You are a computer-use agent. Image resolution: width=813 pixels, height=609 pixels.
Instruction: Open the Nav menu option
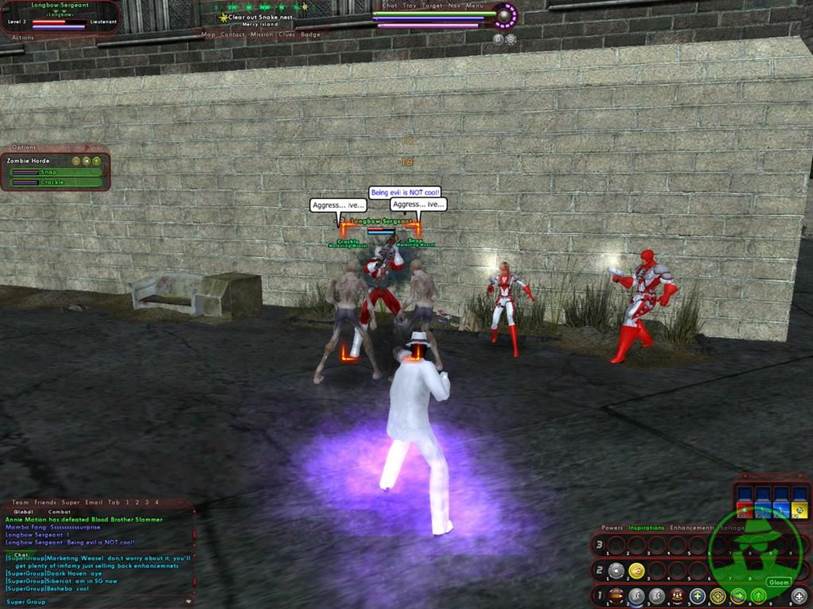pyautogui.click(x=454, y=6)
